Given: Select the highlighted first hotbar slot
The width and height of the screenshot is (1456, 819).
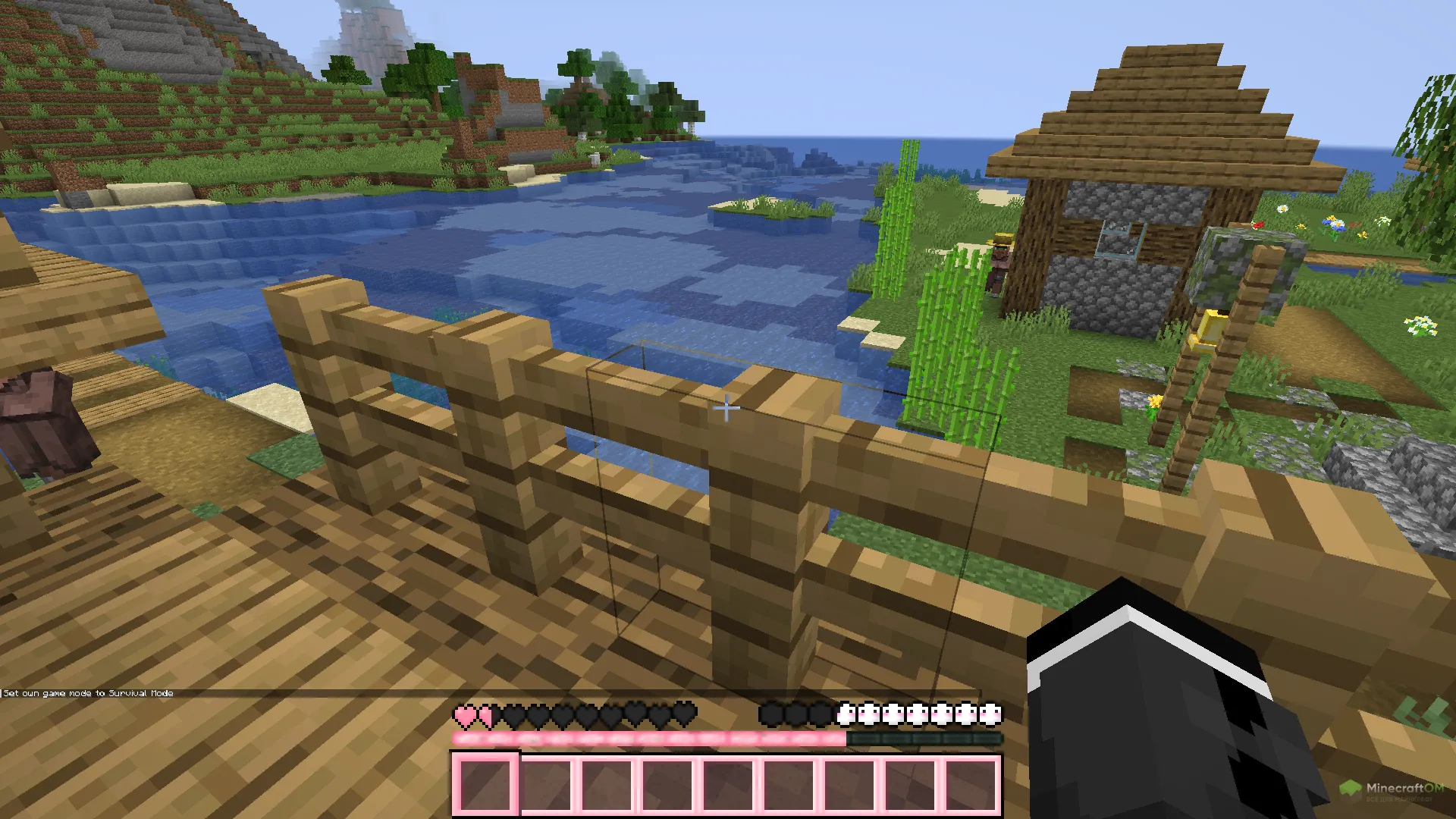Looking at the screenshot, I should [485, 784].
